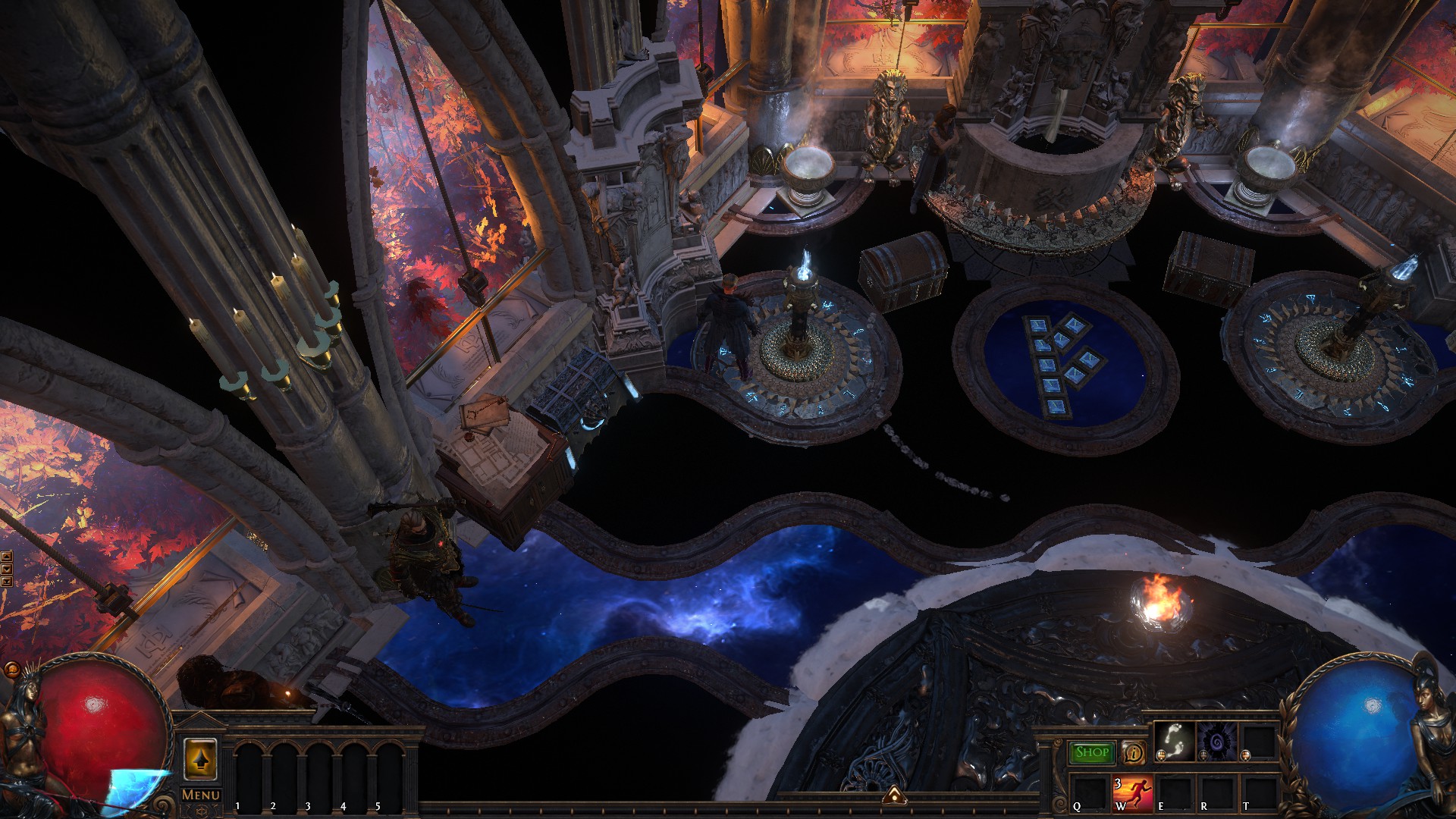Open the green Shop button
Image resolution: width=1456 pixels, height=819 pixels.
(1092, 752)
